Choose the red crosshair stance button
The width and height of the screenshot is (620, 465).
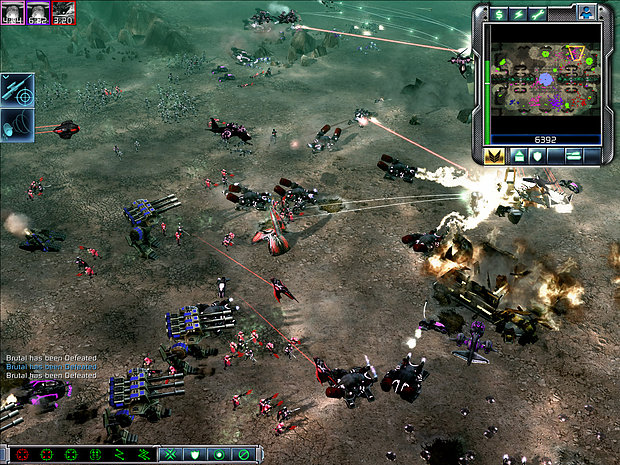pyautogui.click(x=22, y=454)
